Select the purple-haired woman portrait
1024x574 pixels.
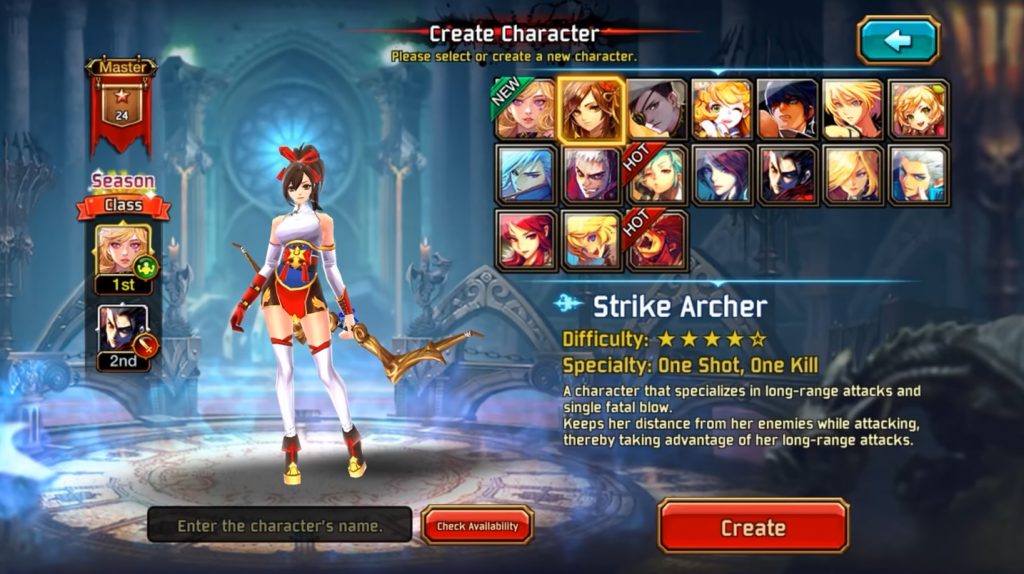coord(722,175)
